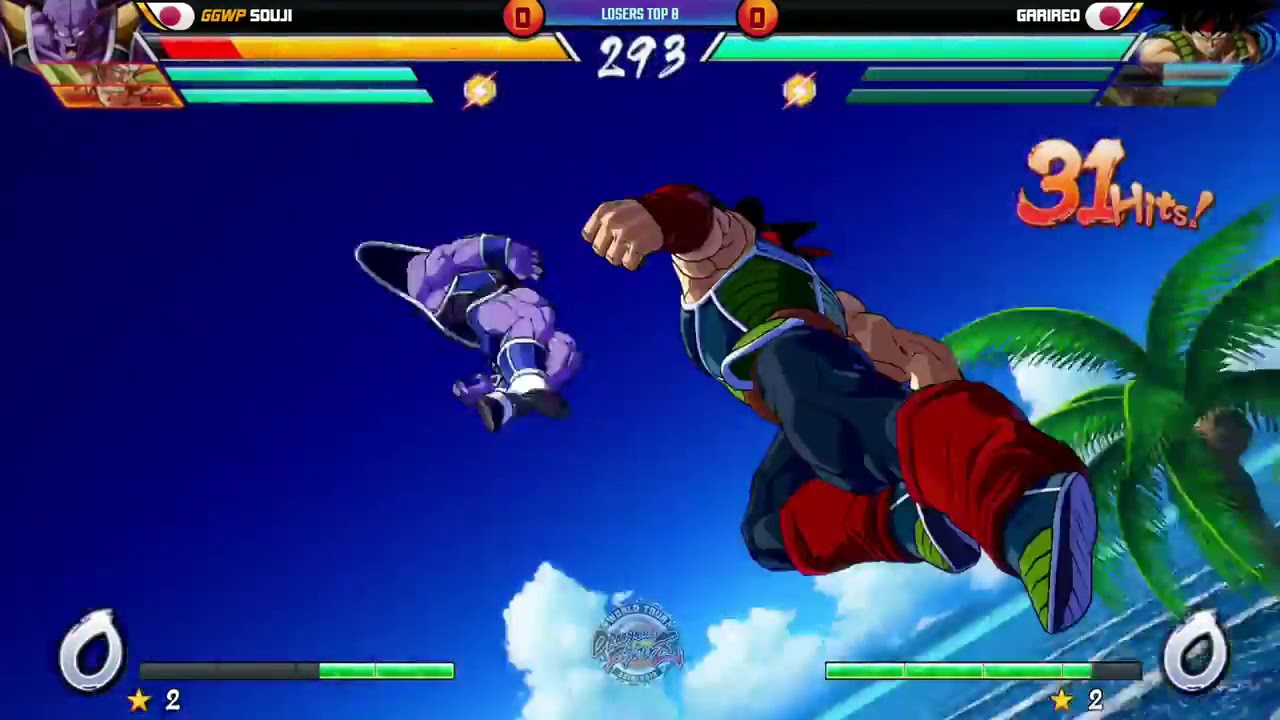Click the left player's yellow star icon
Image resolution: width=1280 pixels, height=720 pixels.
[140, 700]
